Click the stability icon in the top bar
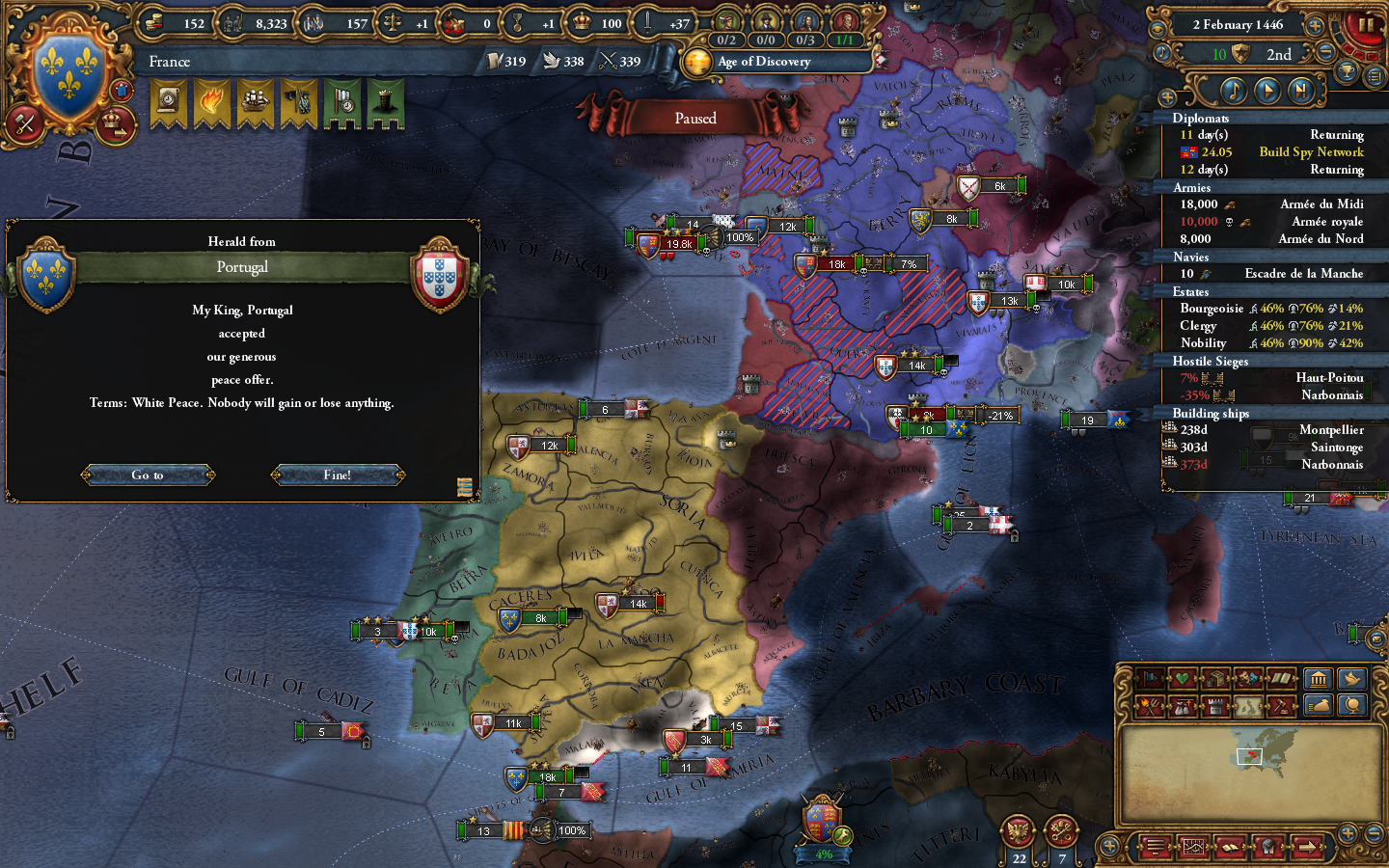The height and width of the screenshot is (868, 1389). [393, 24]
